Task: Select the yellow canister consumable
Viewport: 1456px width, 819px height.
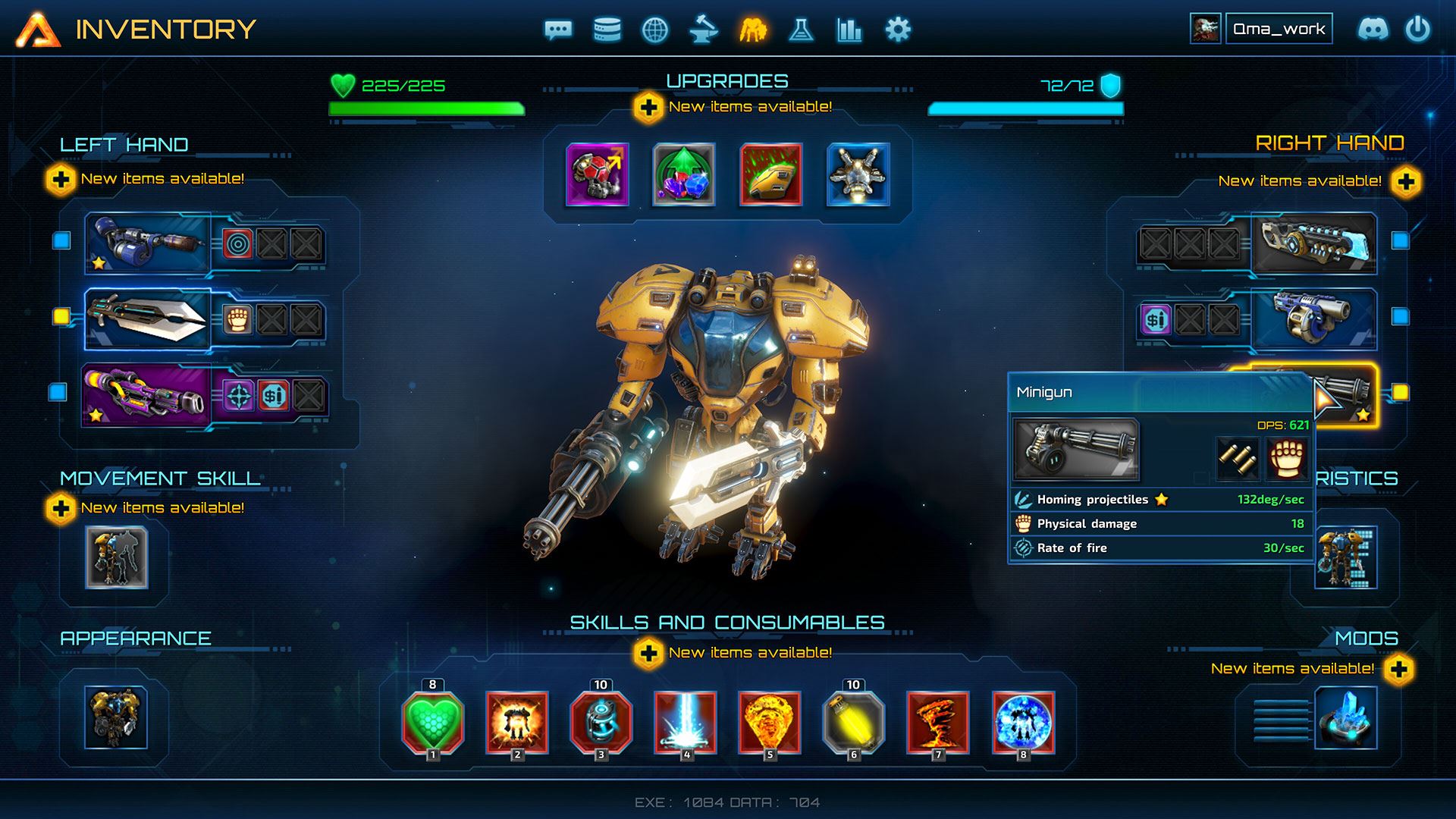Action: pos(853,722)
